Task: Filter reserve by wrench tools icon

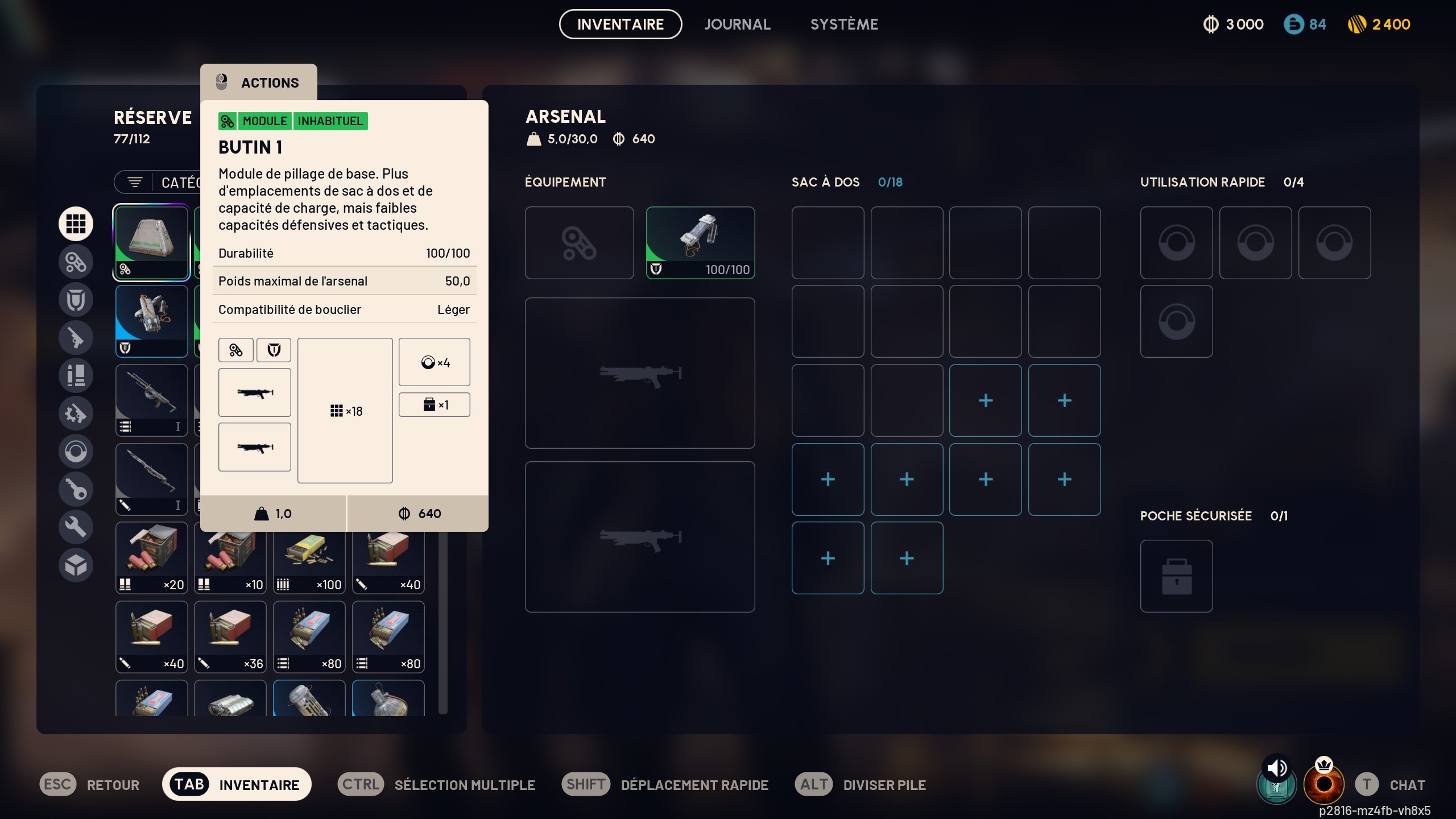Action: click(76, 527)
